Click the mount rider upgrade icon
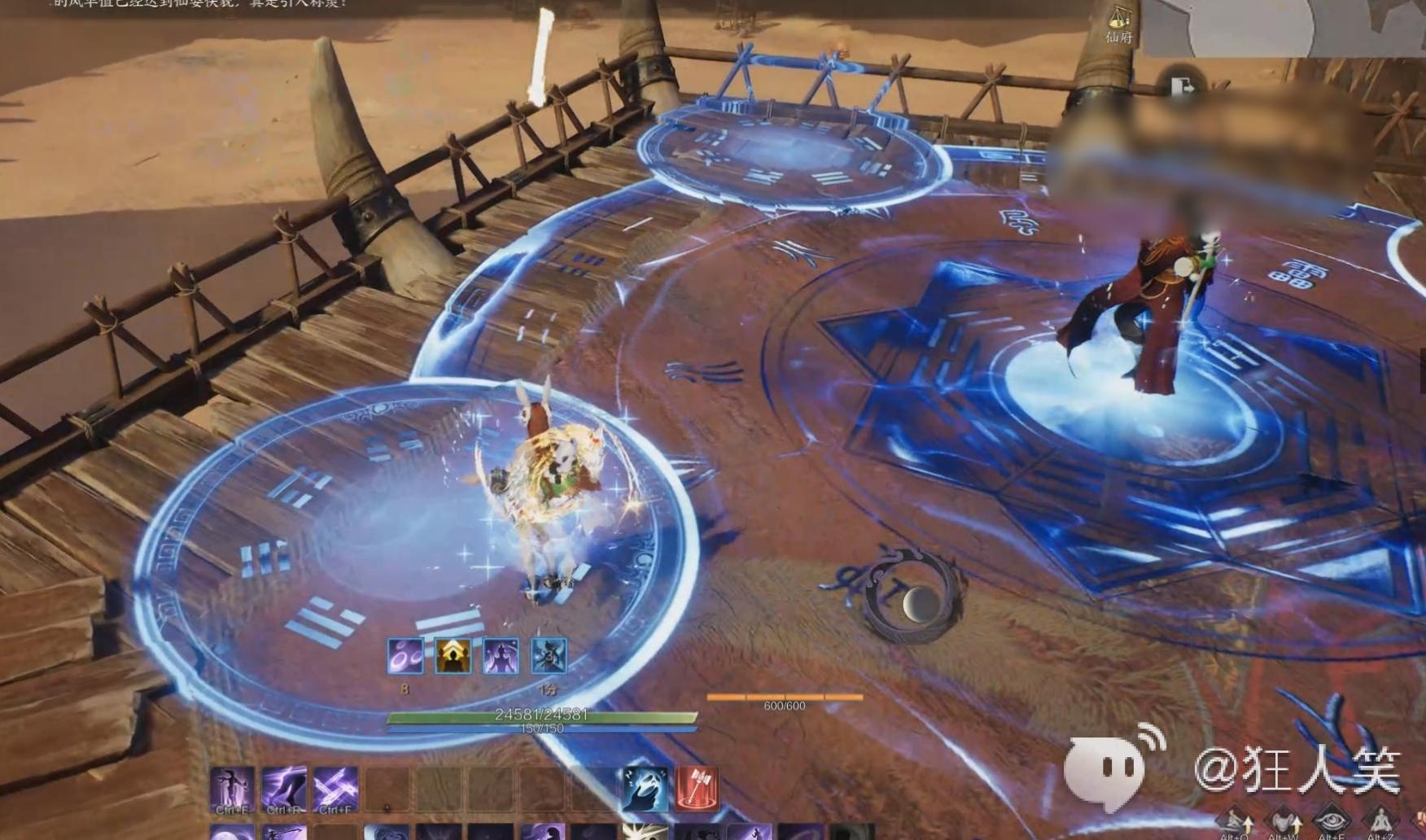1426x840 pixels. 1235,820
